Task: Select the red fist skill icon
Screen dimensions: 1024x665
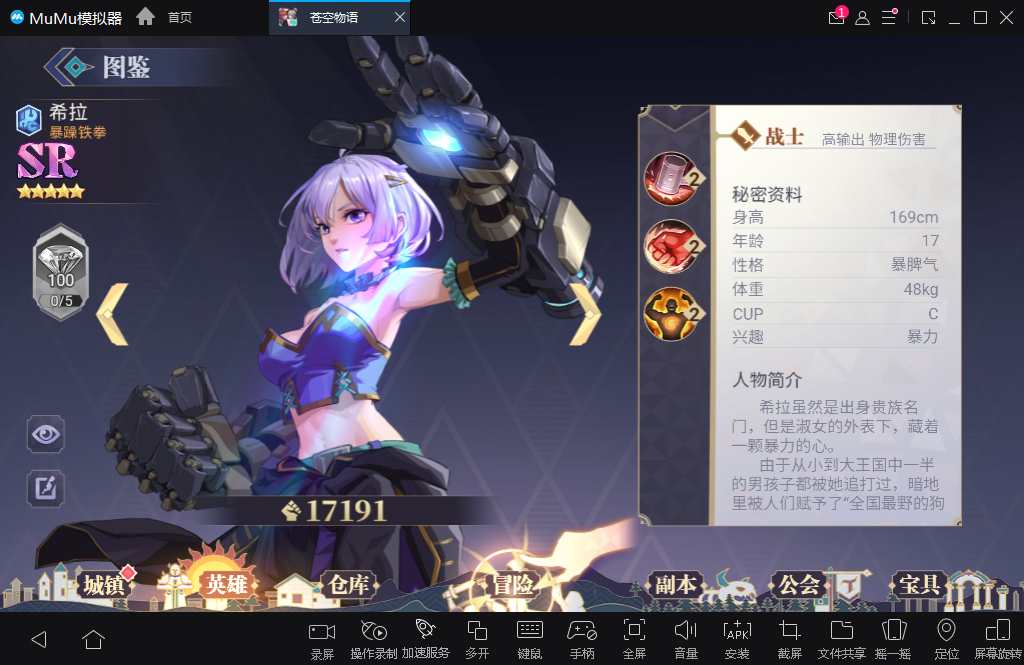Action: 670,246
